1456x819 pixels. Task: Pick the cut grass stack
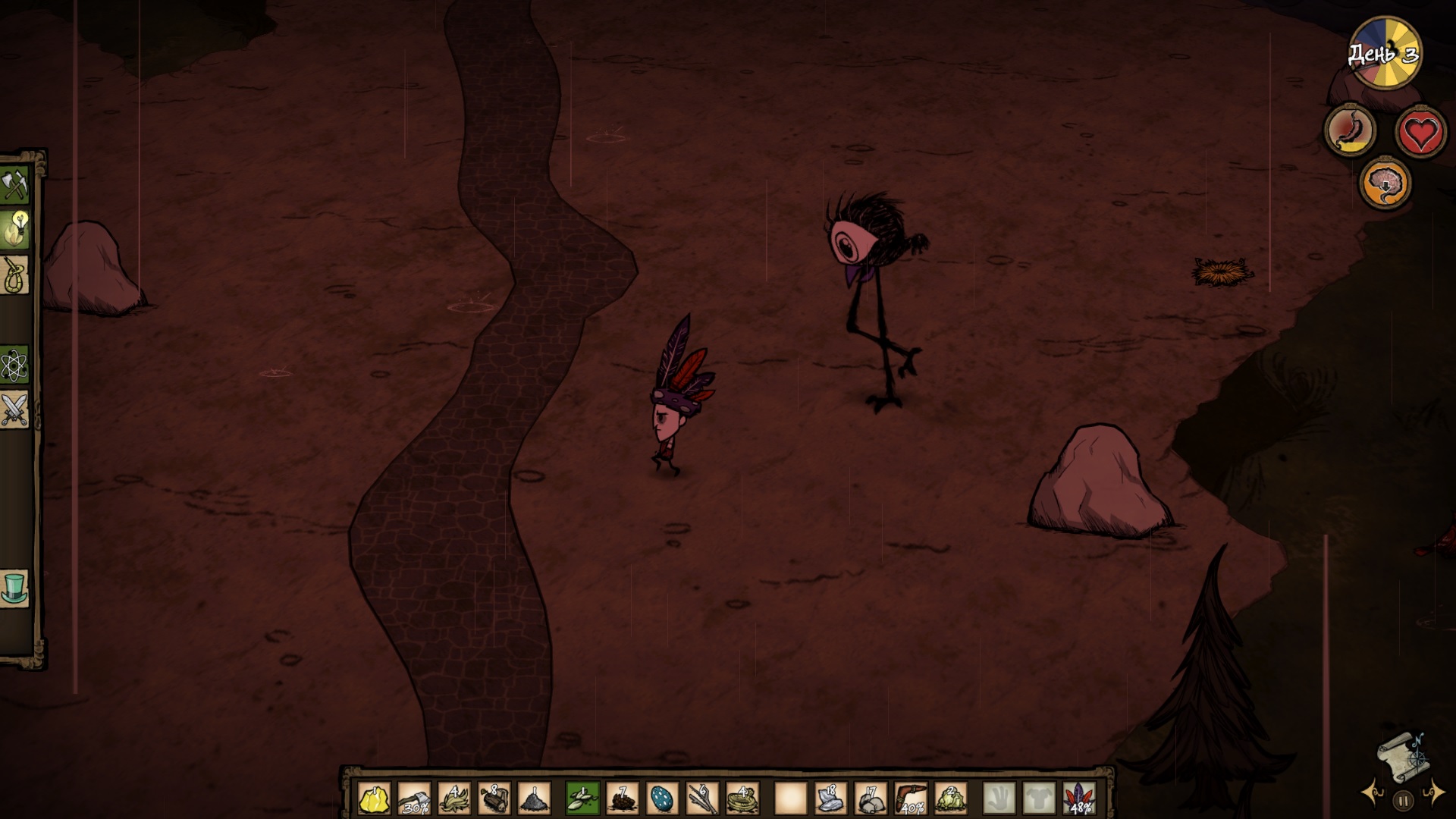[453, 799]
